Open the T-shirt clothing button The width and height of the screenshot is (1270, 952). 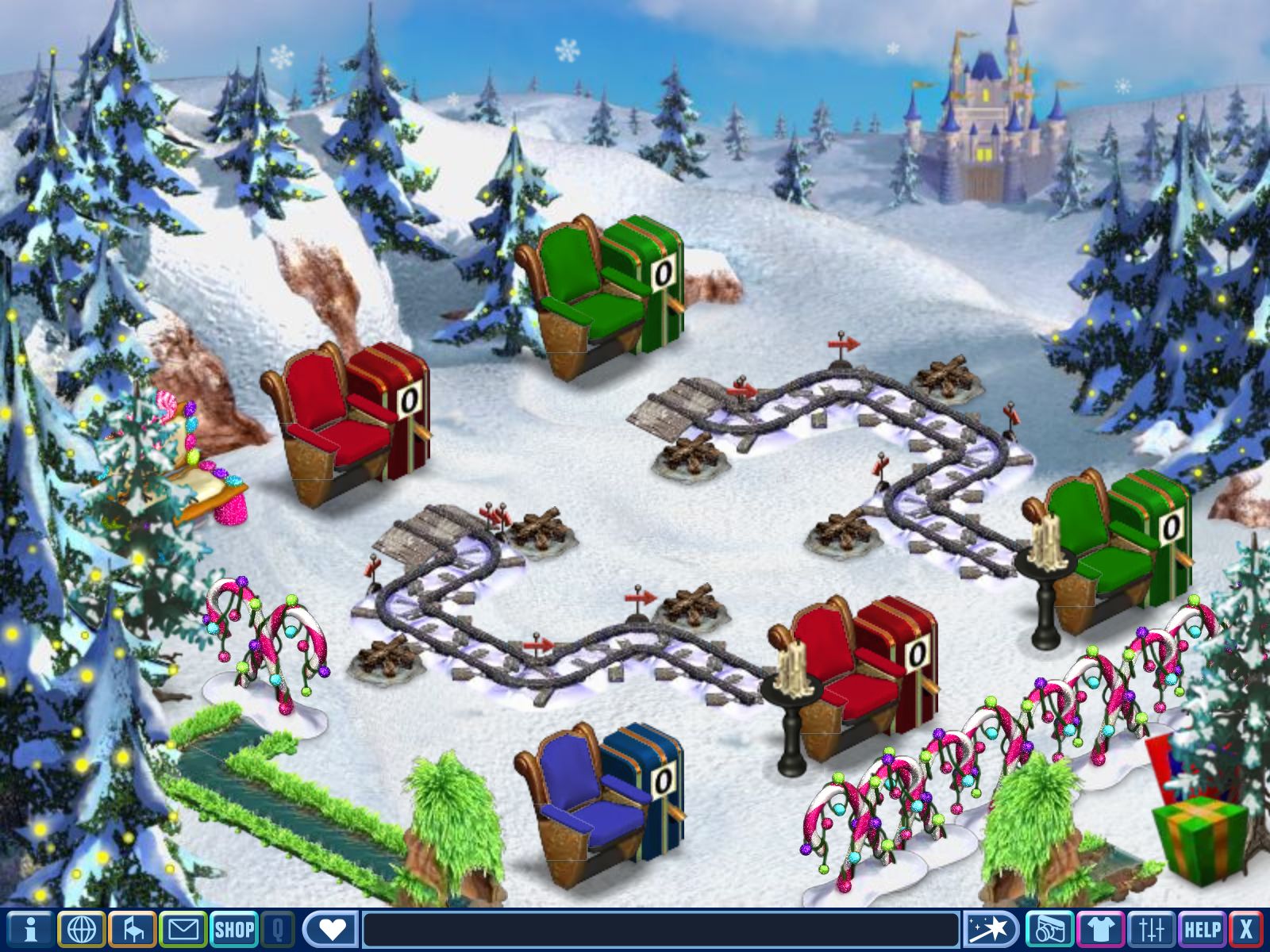[1100, 929]
